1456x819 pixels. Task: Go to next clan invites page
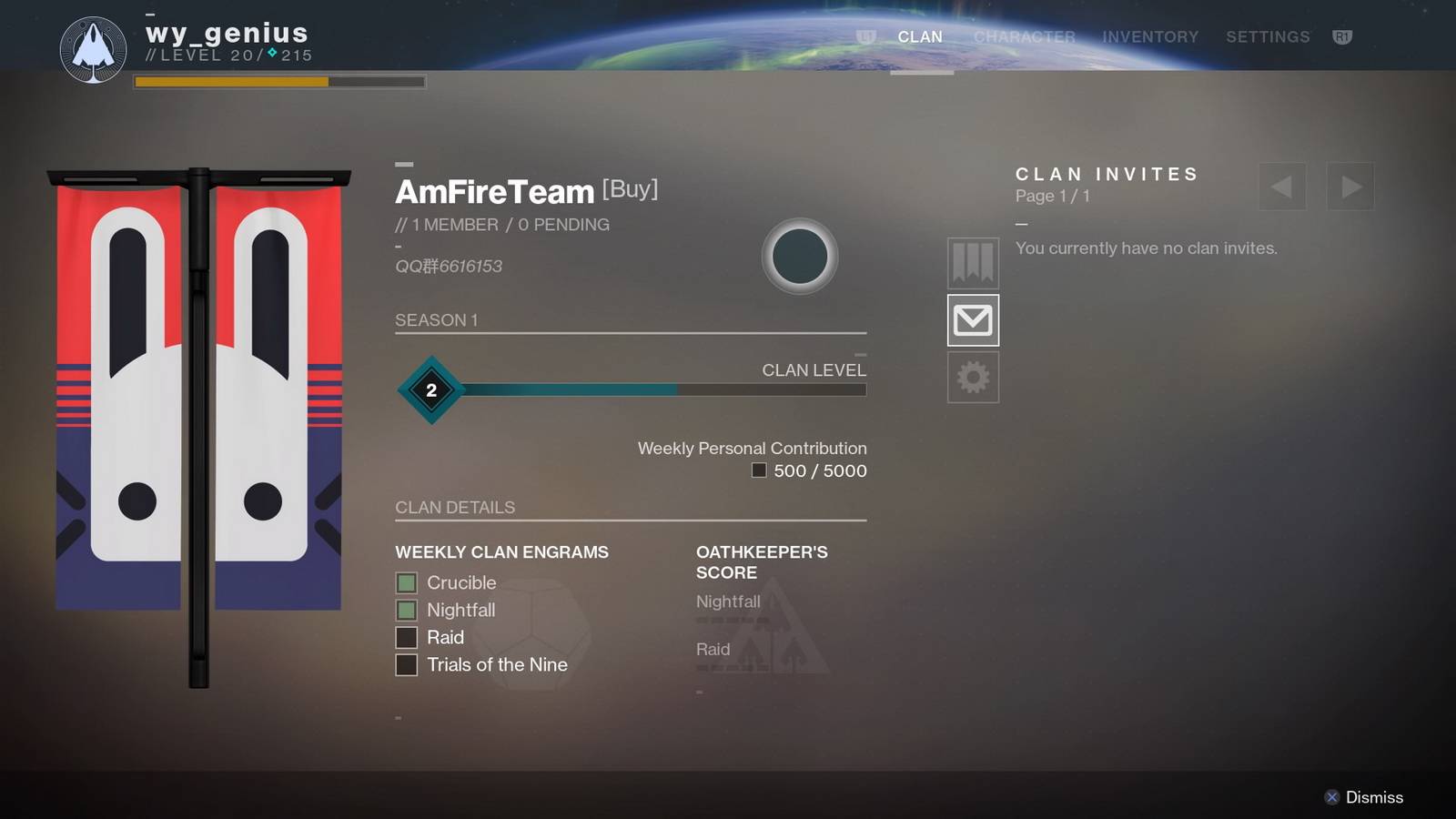pos(1350,187)
